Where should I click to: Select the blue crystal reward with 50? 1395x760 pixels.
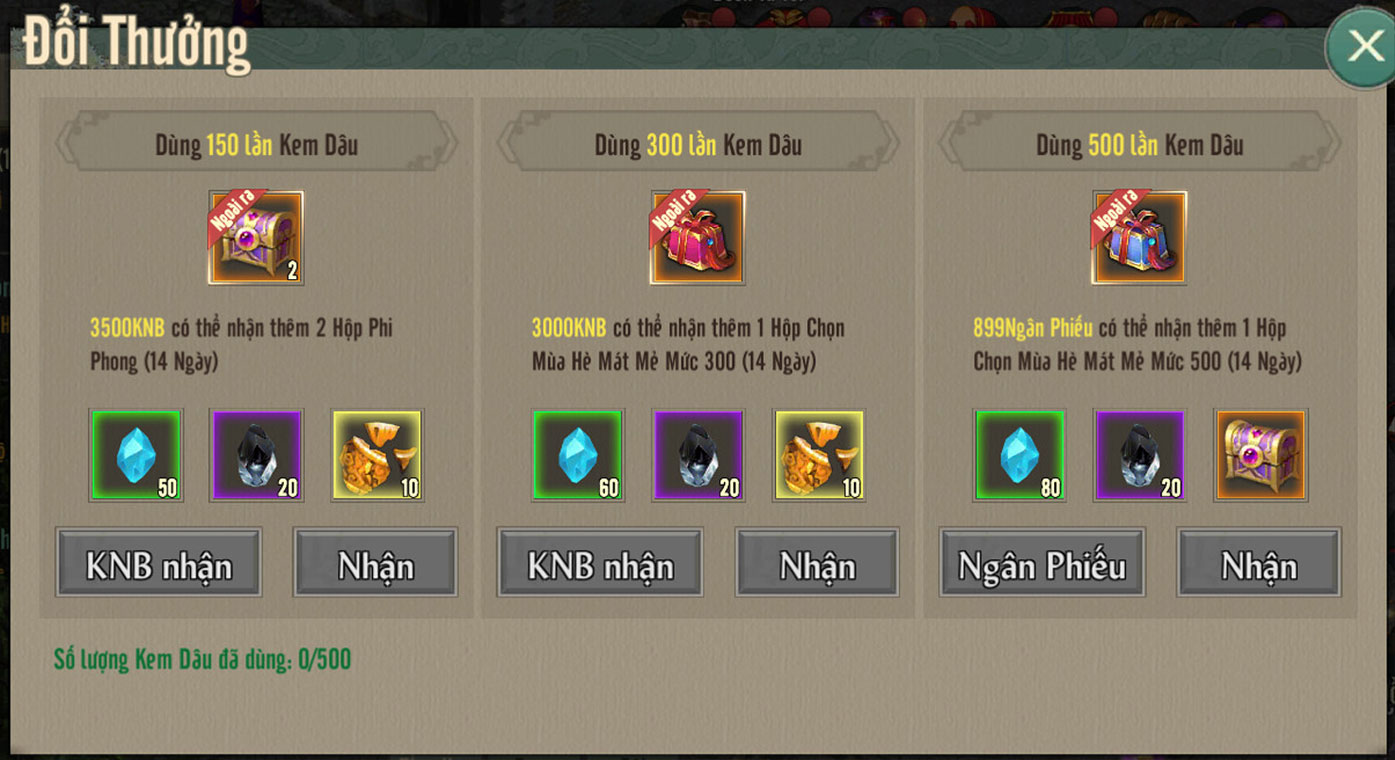point(136,455)
